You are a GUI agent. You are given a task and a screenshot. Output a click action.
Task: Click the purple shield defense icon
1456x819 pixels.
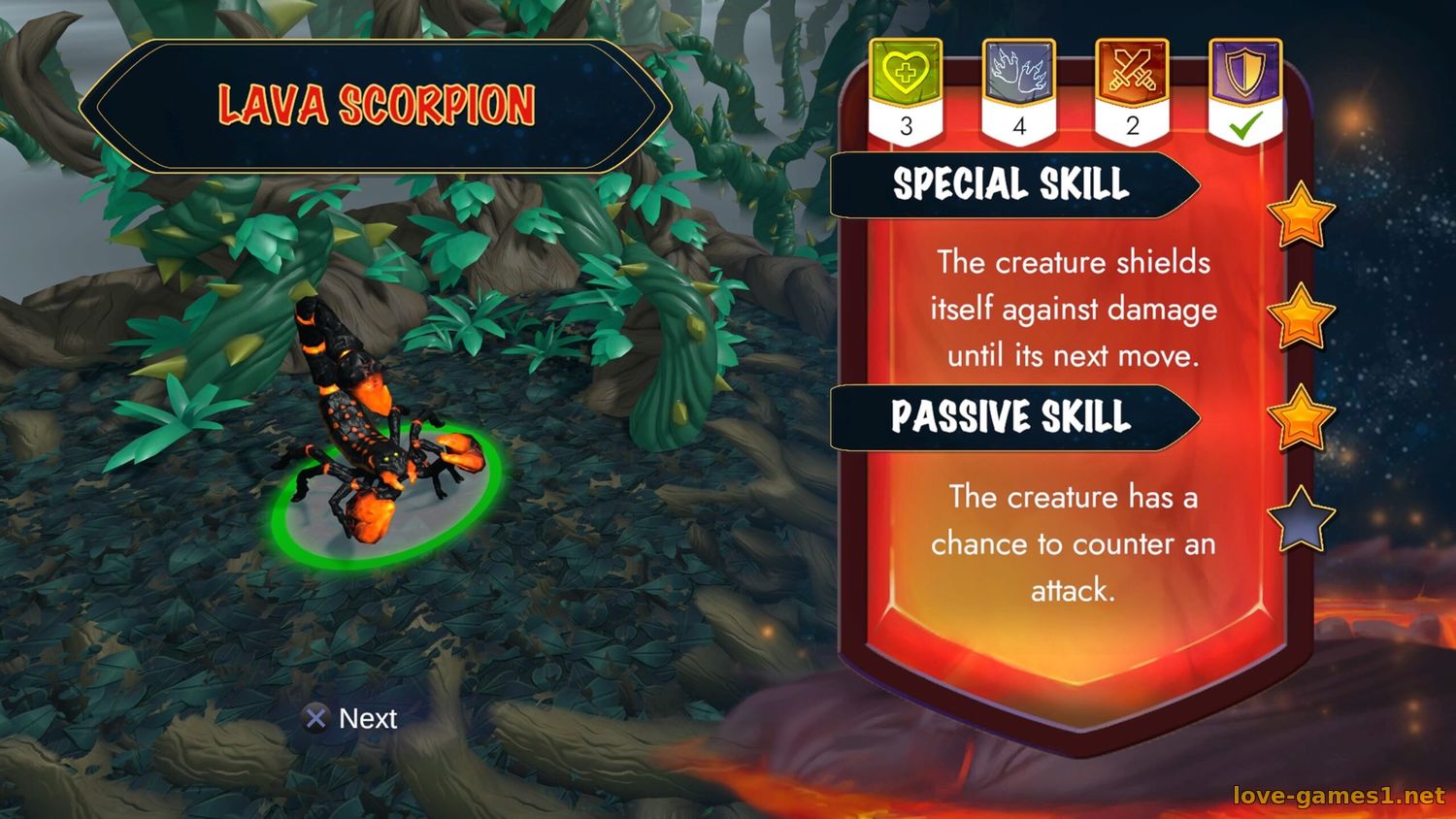(x=1245, y=72)
